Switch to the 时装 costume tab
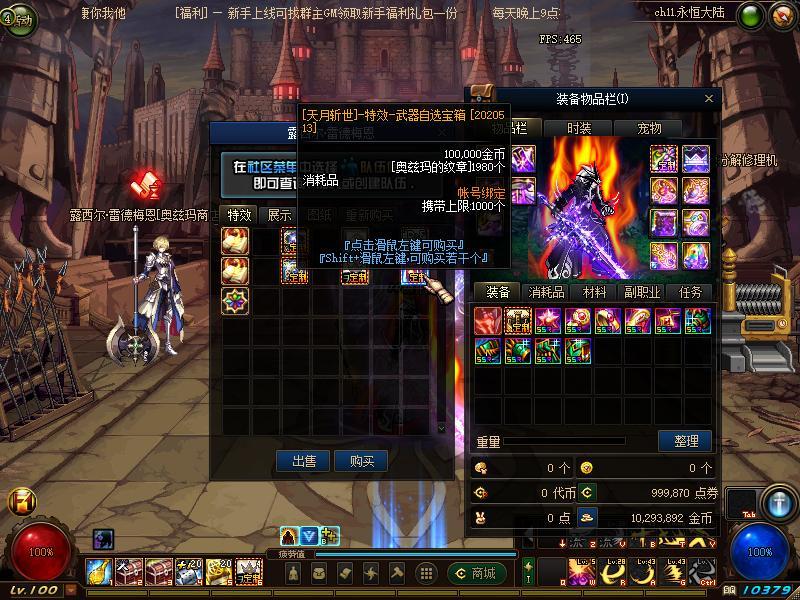800x600 pixels. [x=579, y=128]
